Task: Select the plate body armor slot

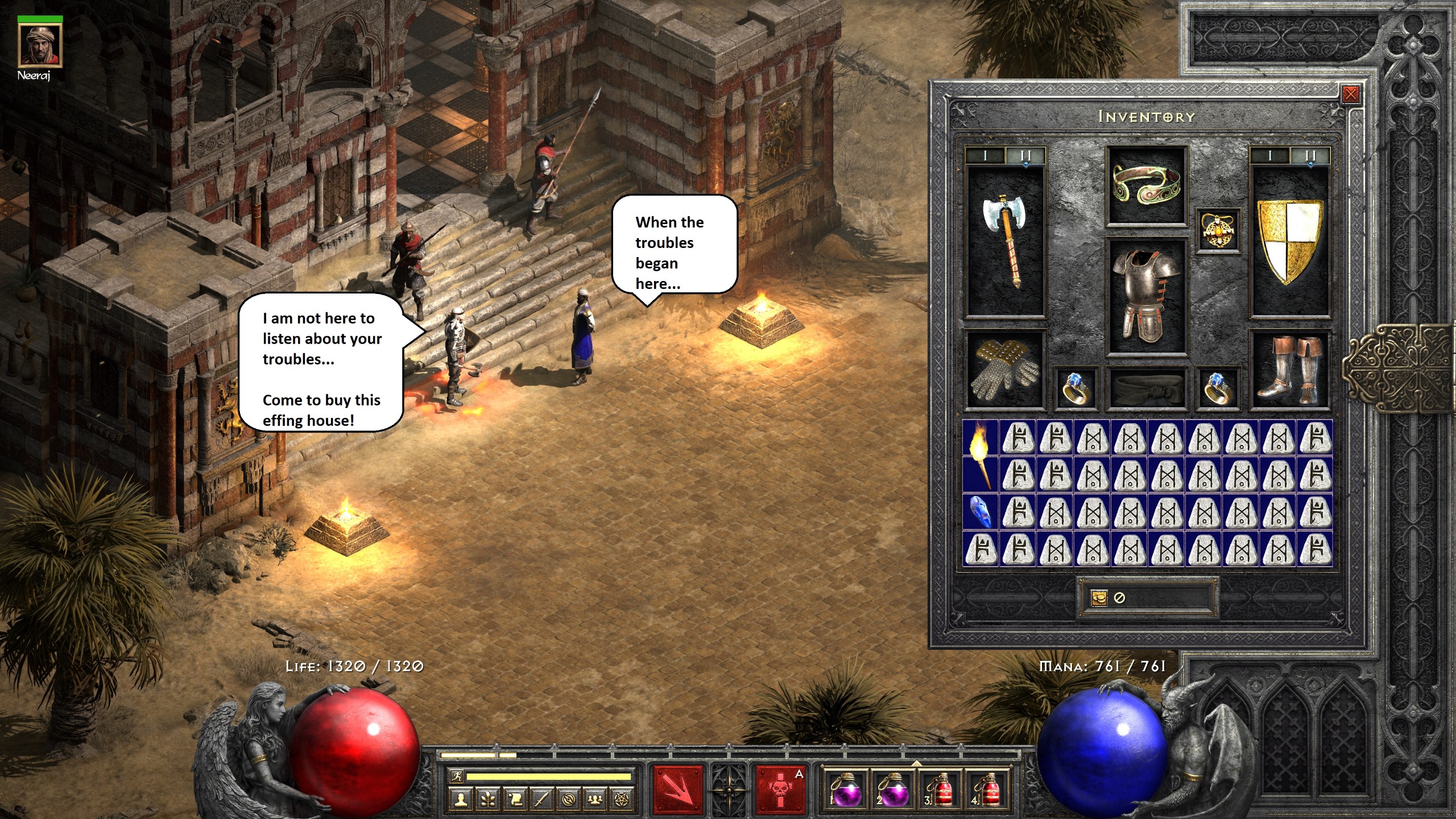Action: (x=1146, y=296)
